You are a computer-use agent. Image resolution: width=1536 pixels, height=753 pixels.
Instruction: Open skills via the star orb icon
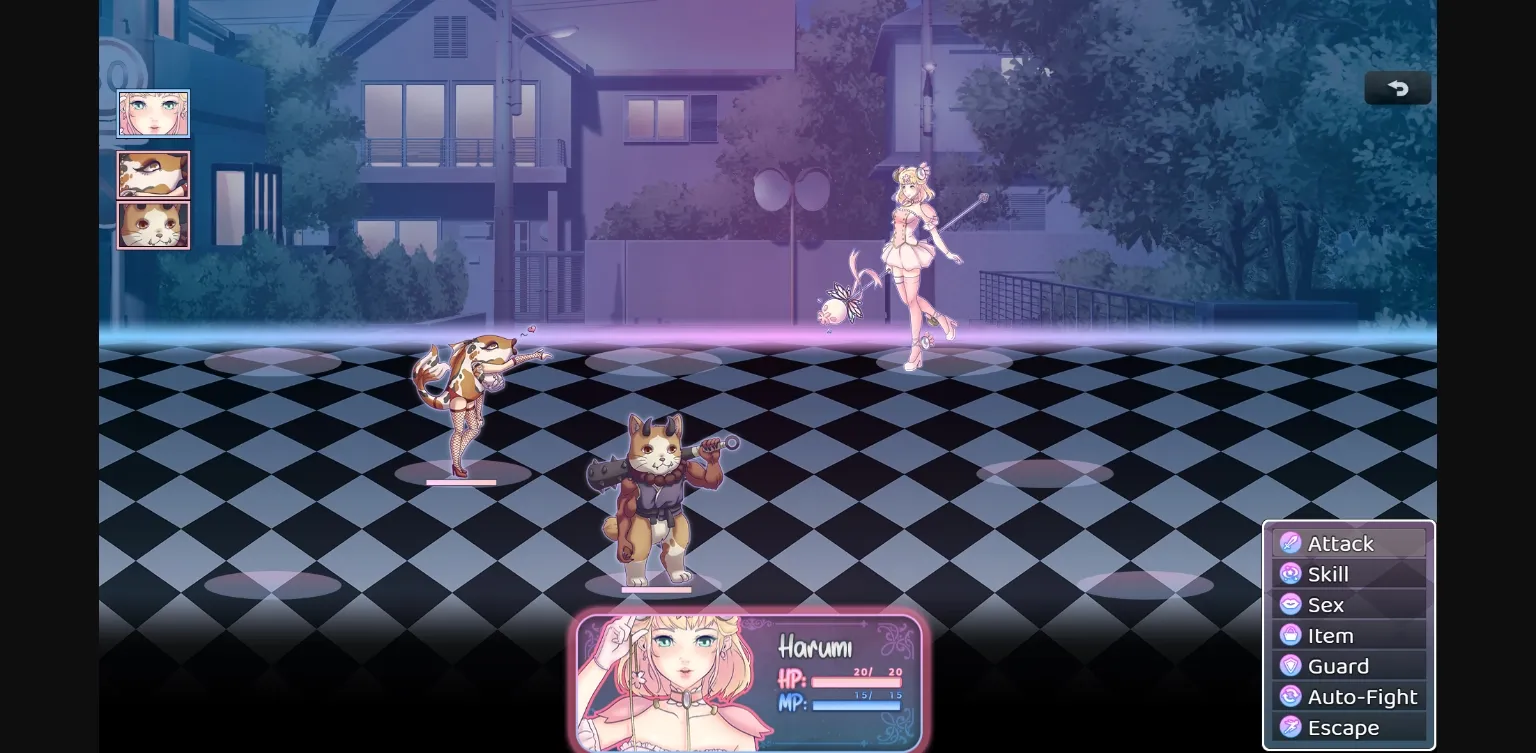(x=1290, y=574)
